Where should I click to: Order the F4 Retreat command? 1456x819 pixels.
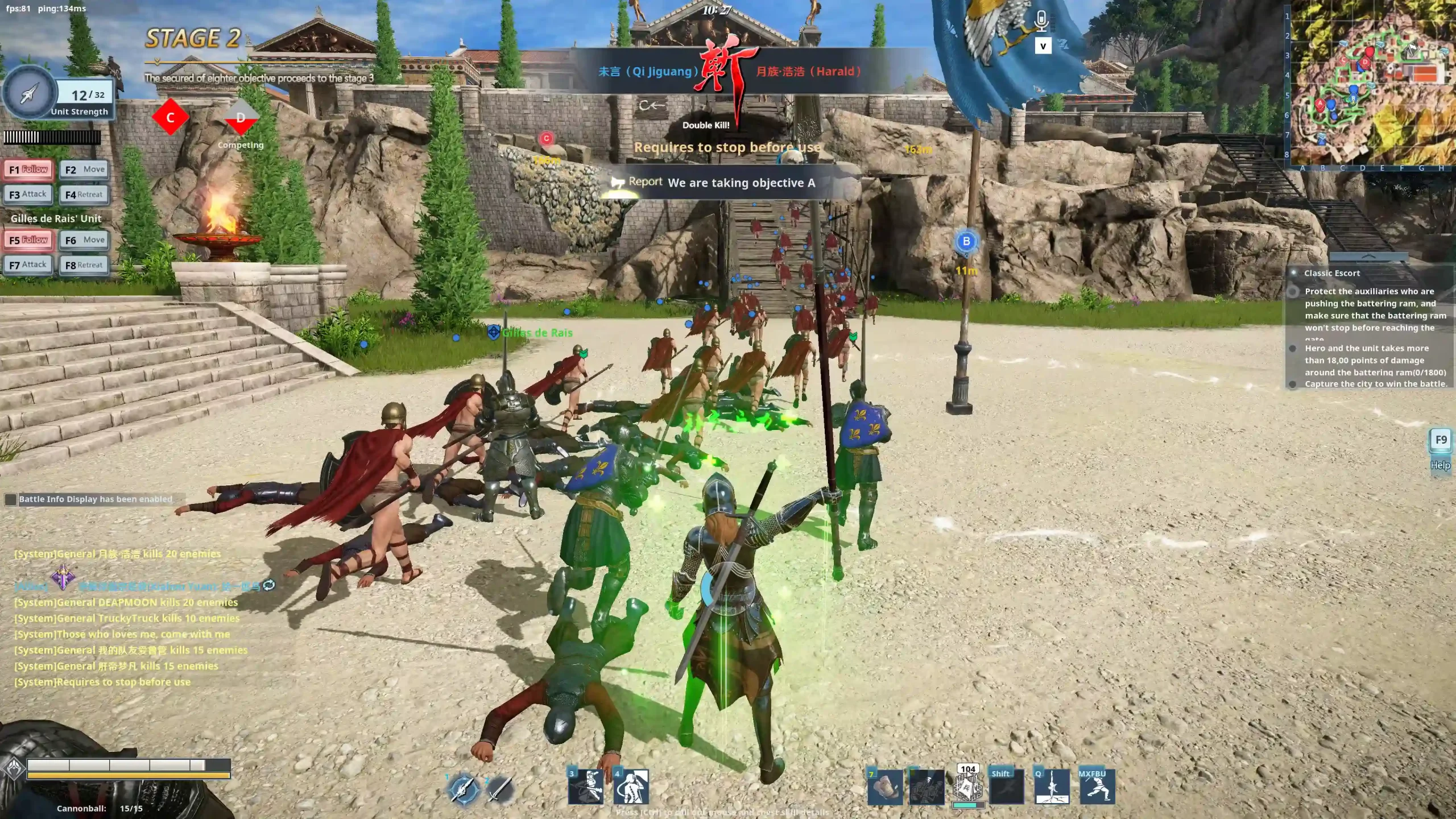click(84, 195)
